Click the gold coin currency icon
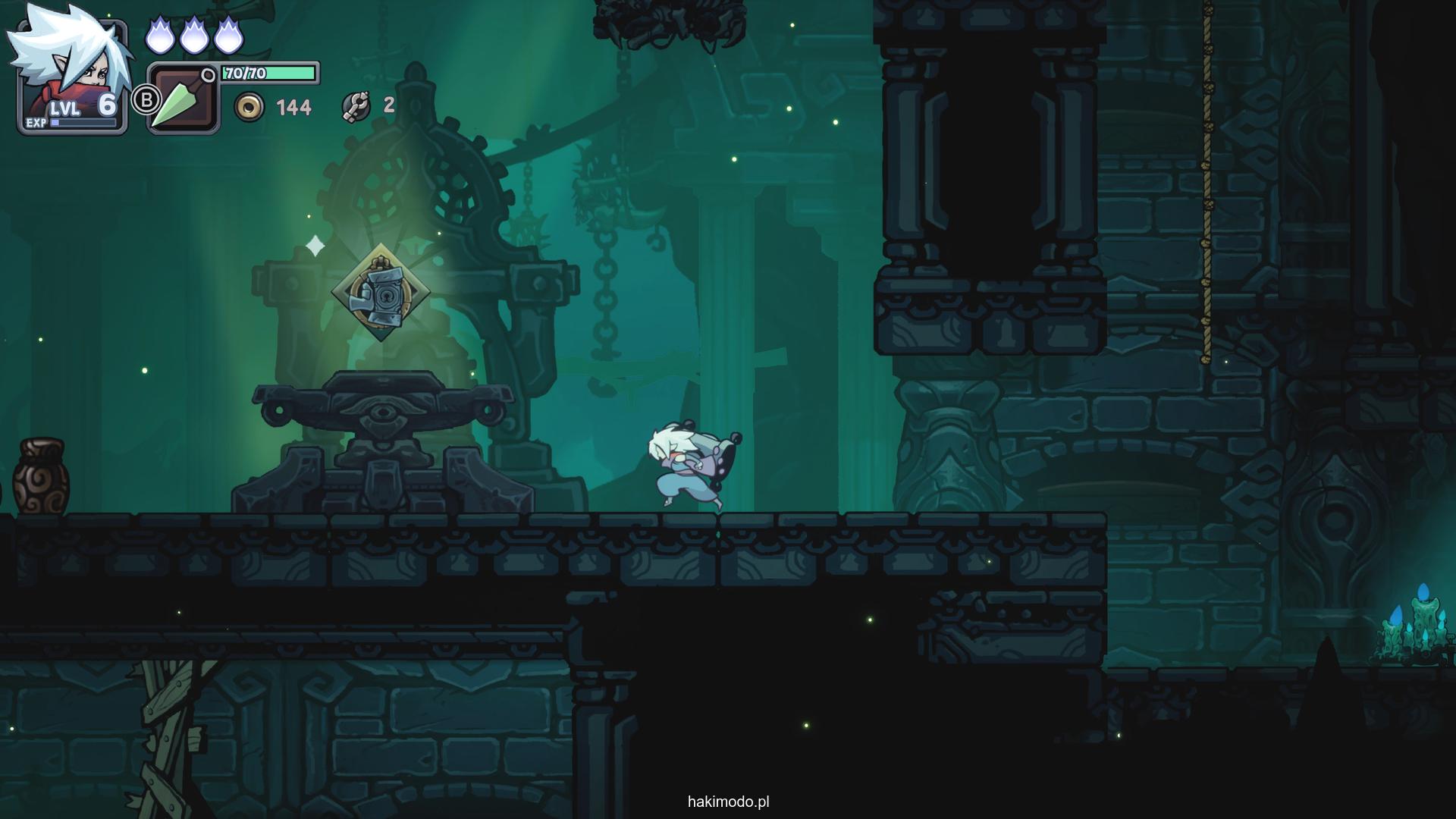Screen dimensions: 1456x819 point(249,107)
